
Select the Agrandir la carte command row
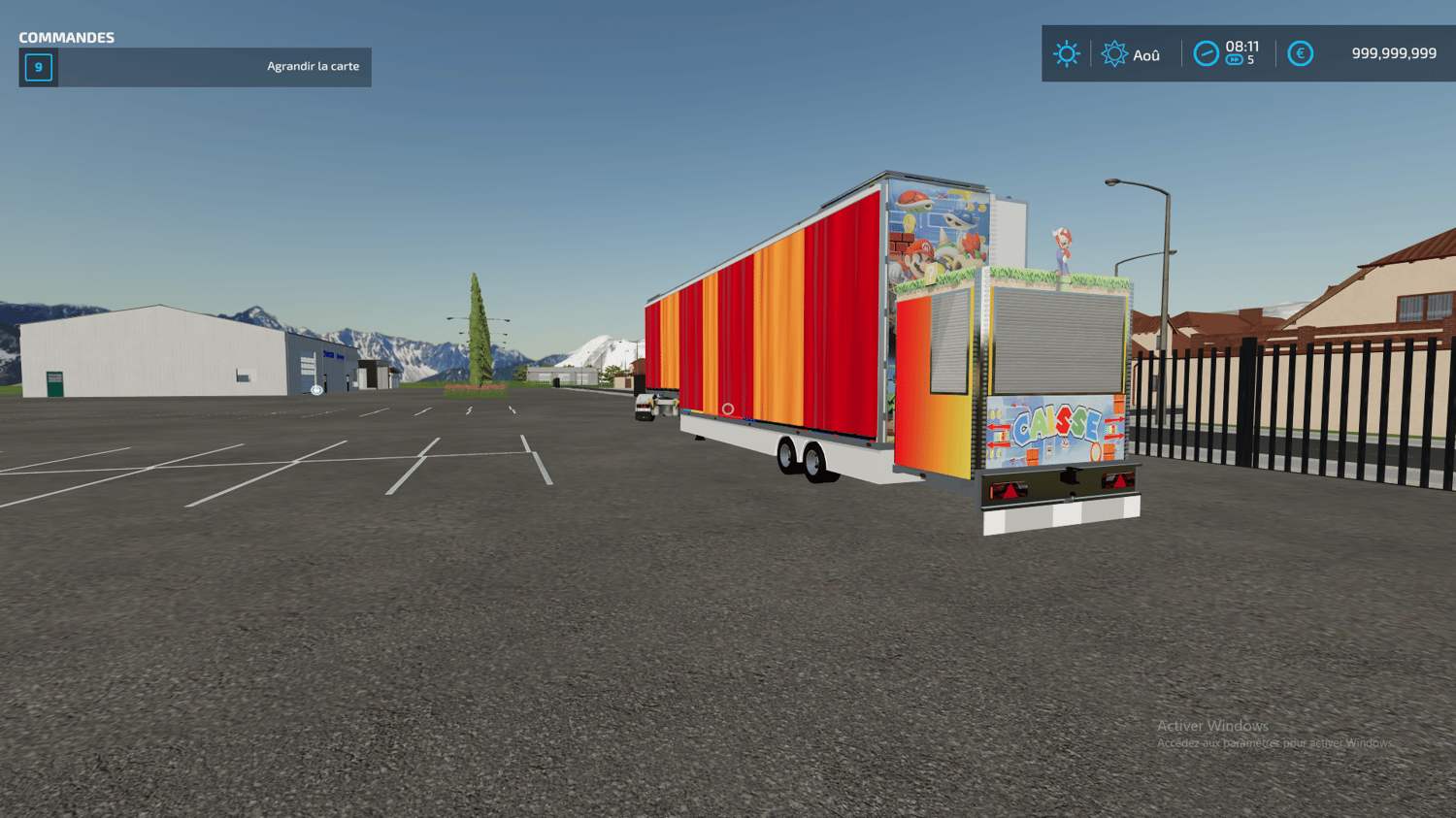195,67
